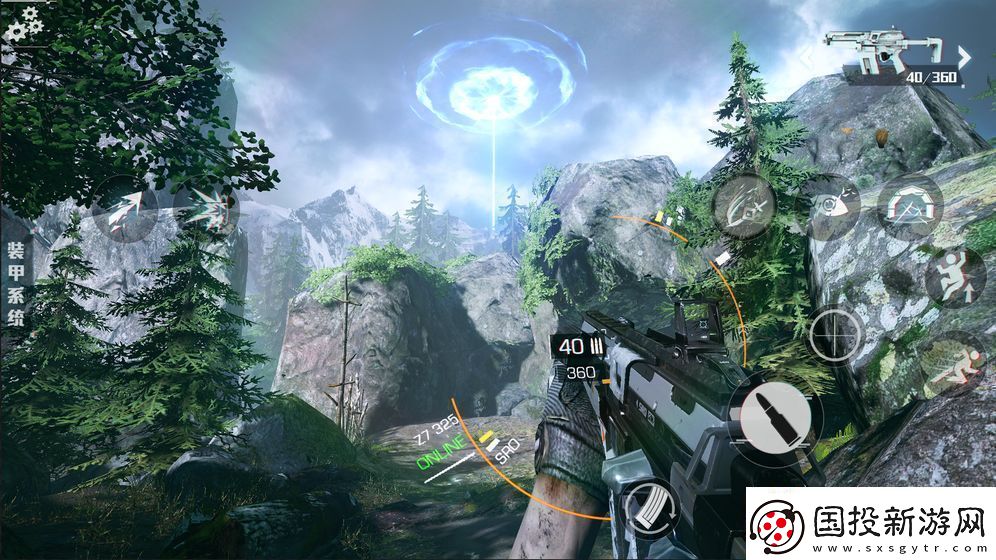Activate the shield dome skill
This screenshot has width=996, height=560.
(910, 208)
